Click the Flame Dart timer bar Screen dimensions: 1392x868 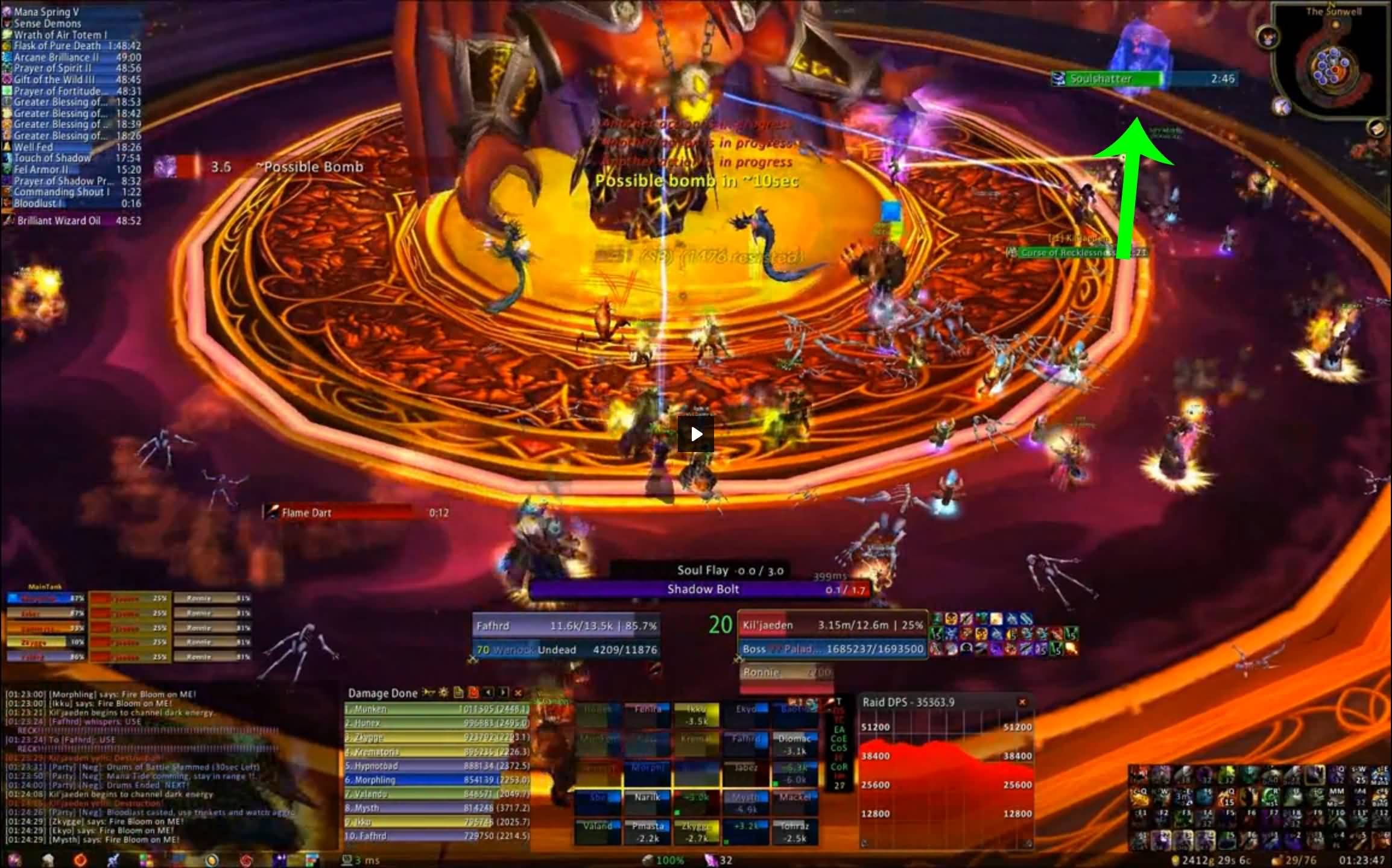[x=356, y=513]
